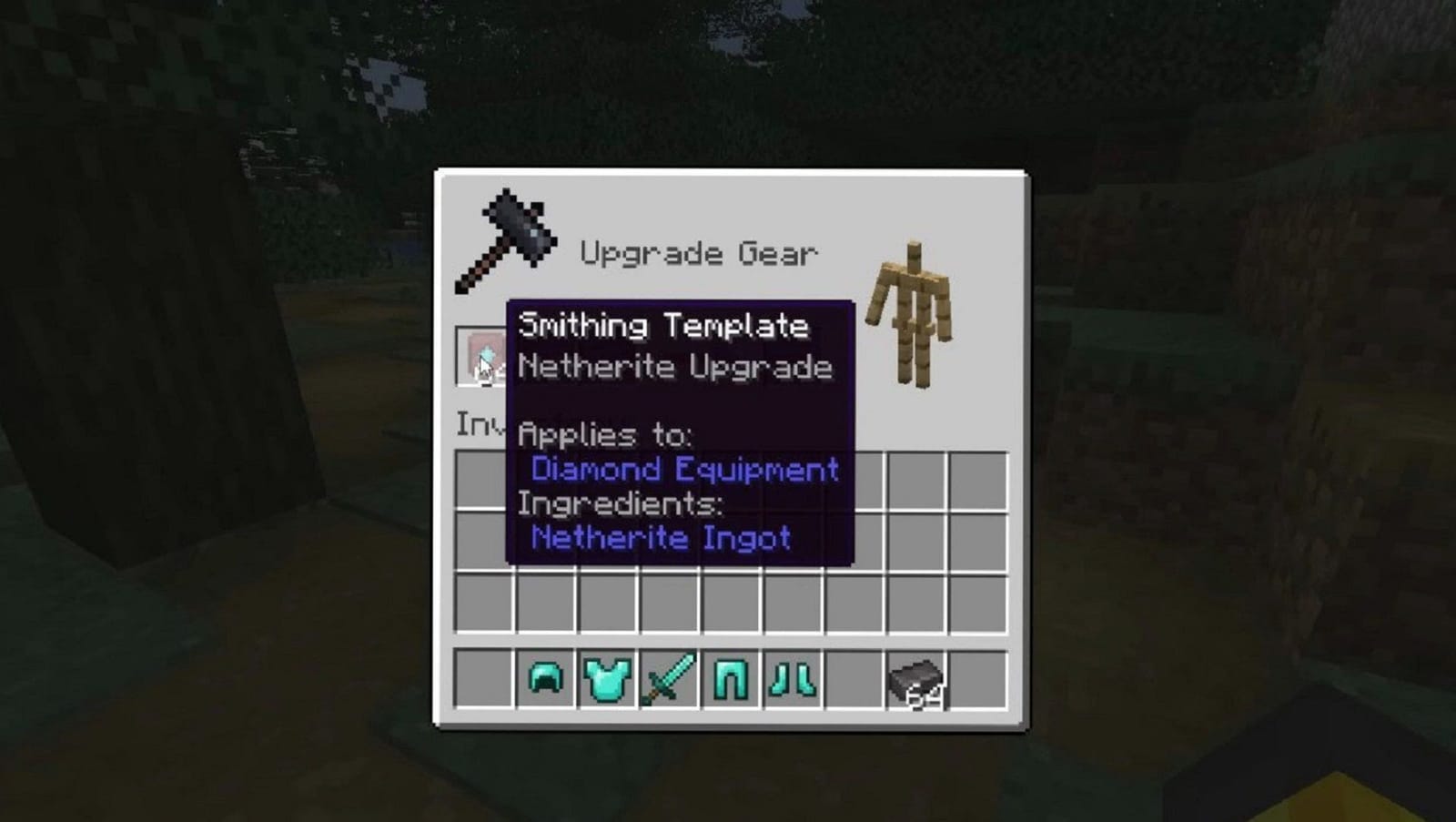Click the empty hotbar slot left of the helmet
This screenshot has height=822, width=1456.
point(481,677)
